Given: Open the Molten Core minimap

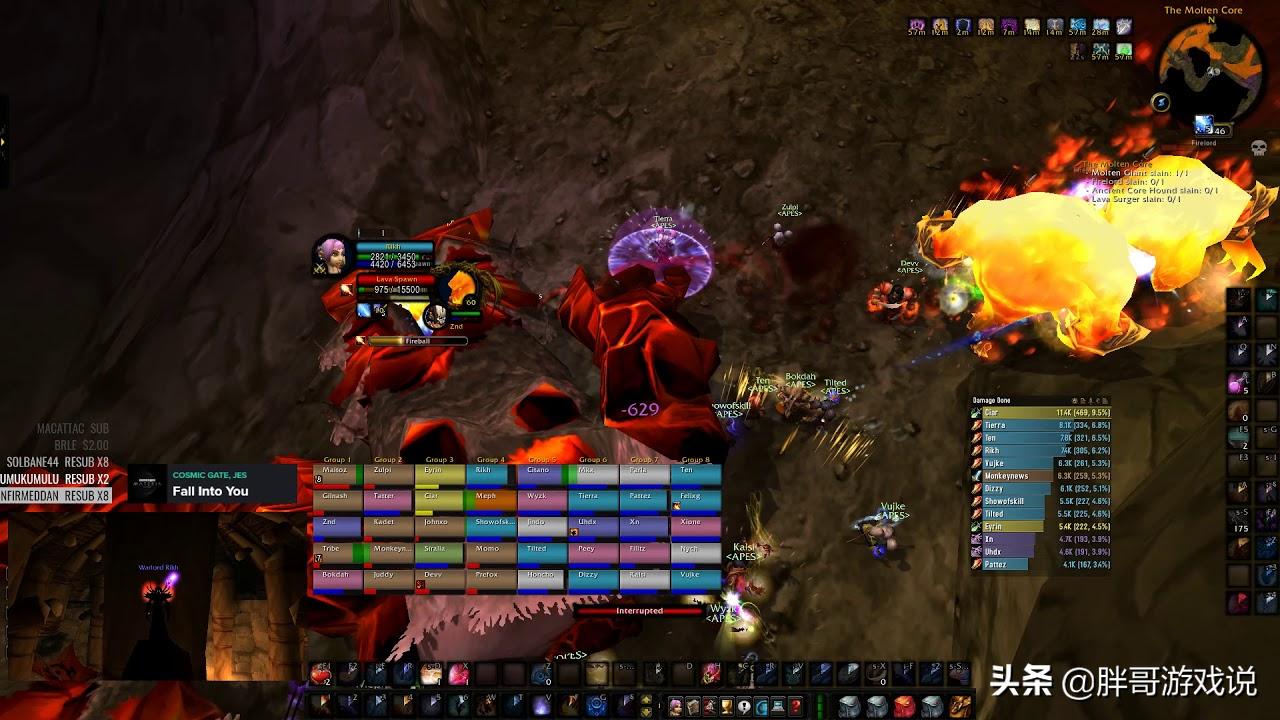Looking at the screenshot, I should (x=1210, y=70).
